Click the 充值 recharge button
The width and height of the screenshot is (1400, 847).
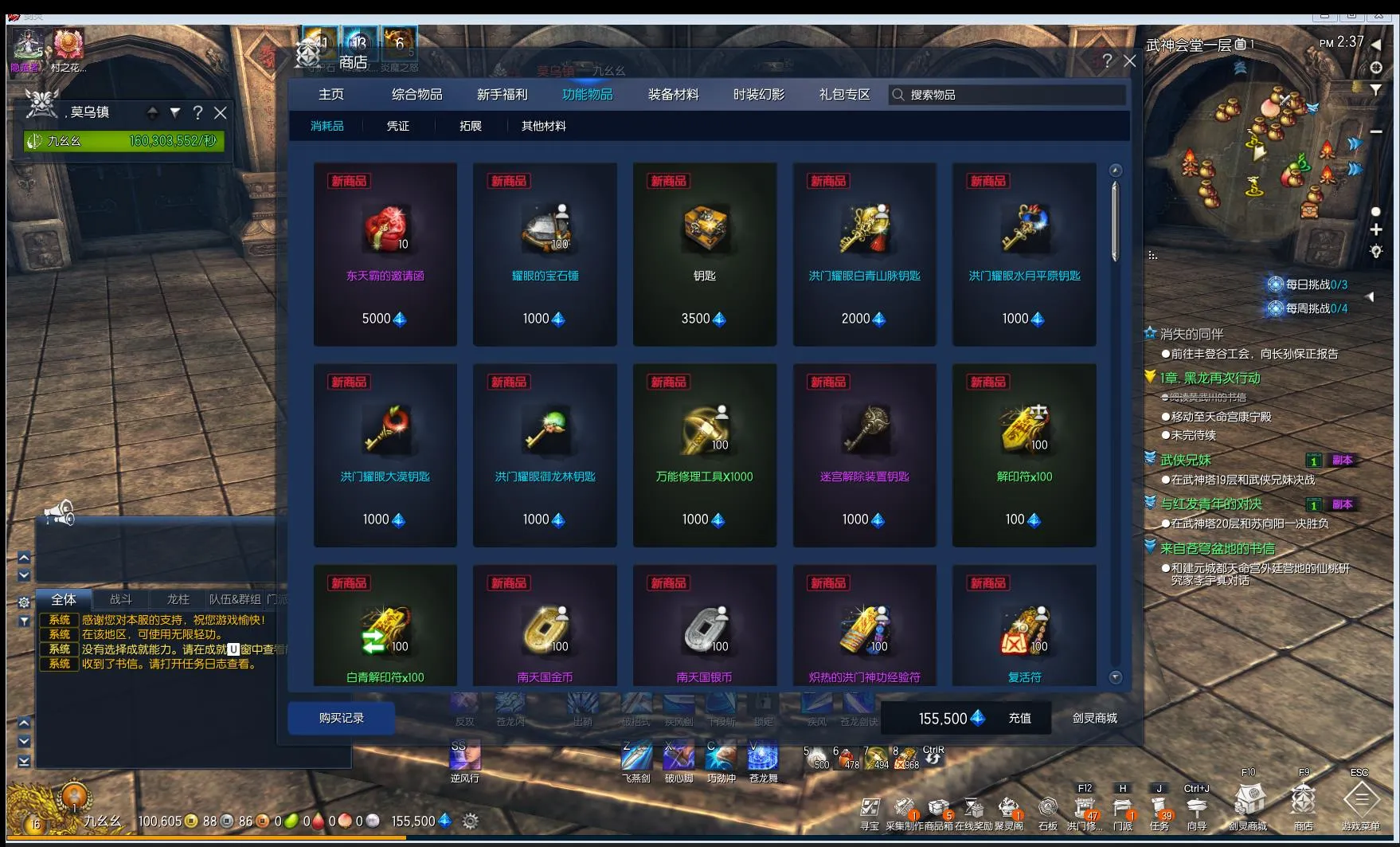click(1019, 718)
